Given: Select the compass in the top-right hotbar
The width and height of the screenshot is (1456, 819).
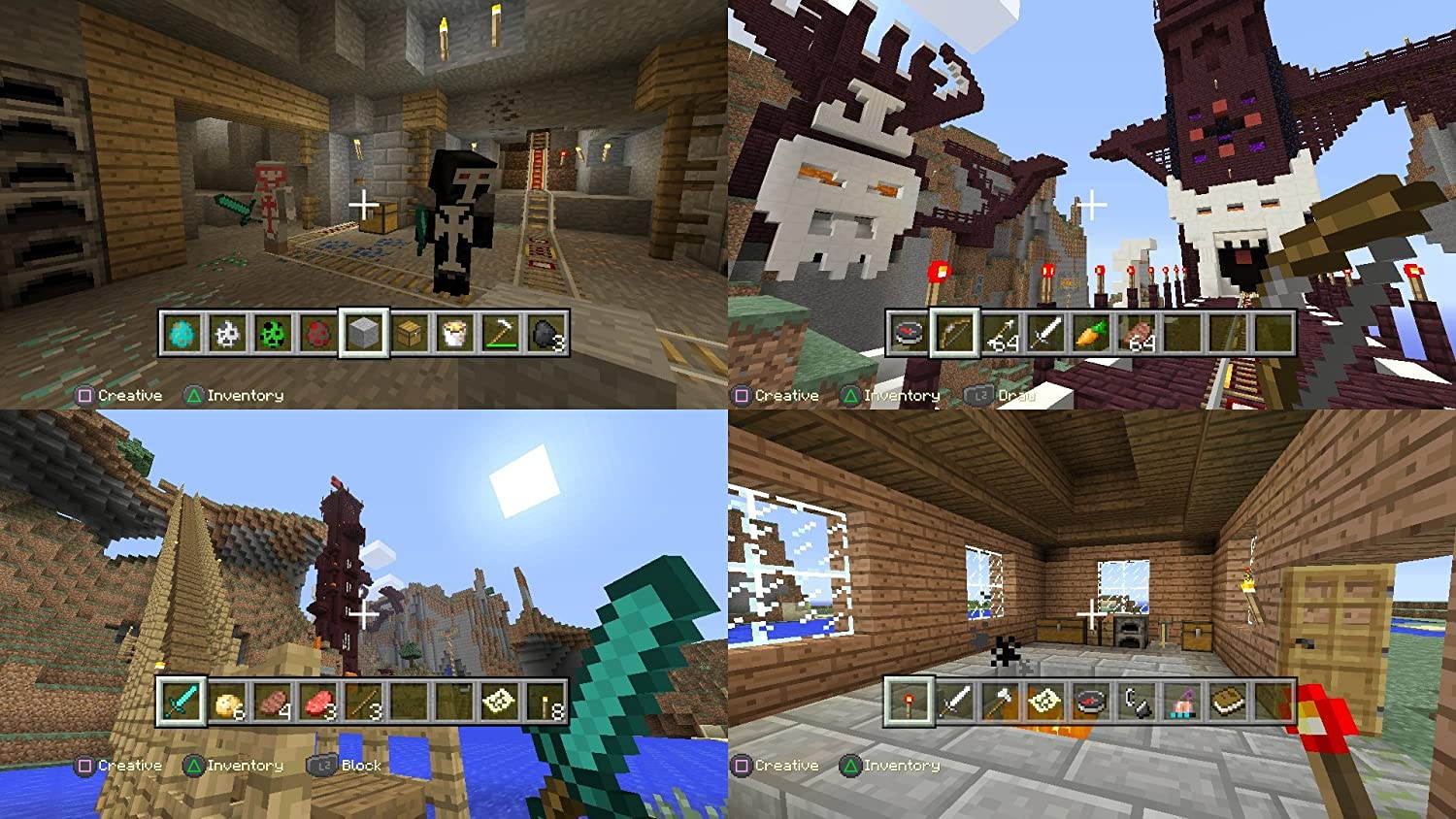Looking at the screenshot, I should click(x=908, y=336).
